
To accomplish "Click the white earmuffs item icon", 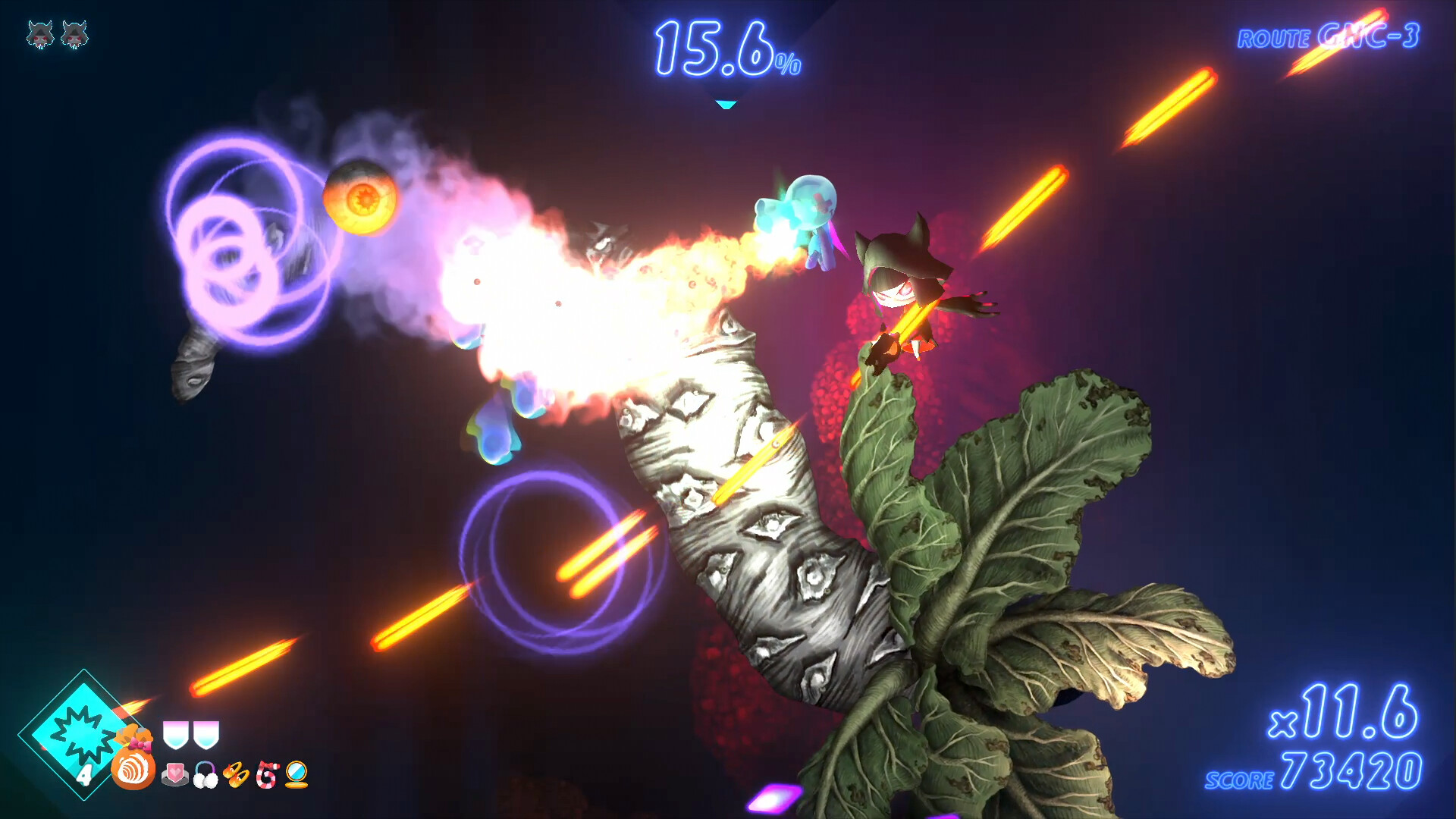I will point(206,775).
